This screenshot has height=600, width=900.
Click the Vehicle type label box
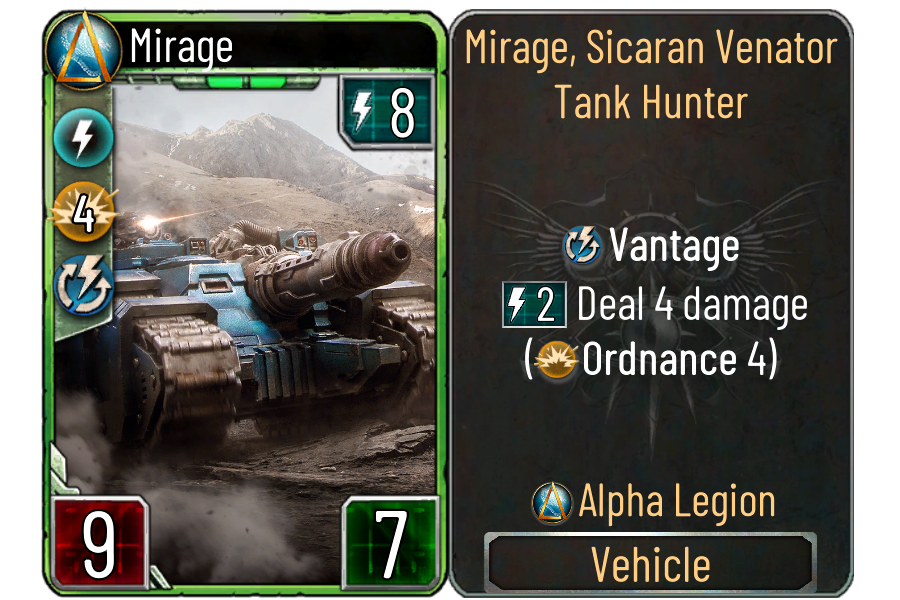tap(650, 564)
